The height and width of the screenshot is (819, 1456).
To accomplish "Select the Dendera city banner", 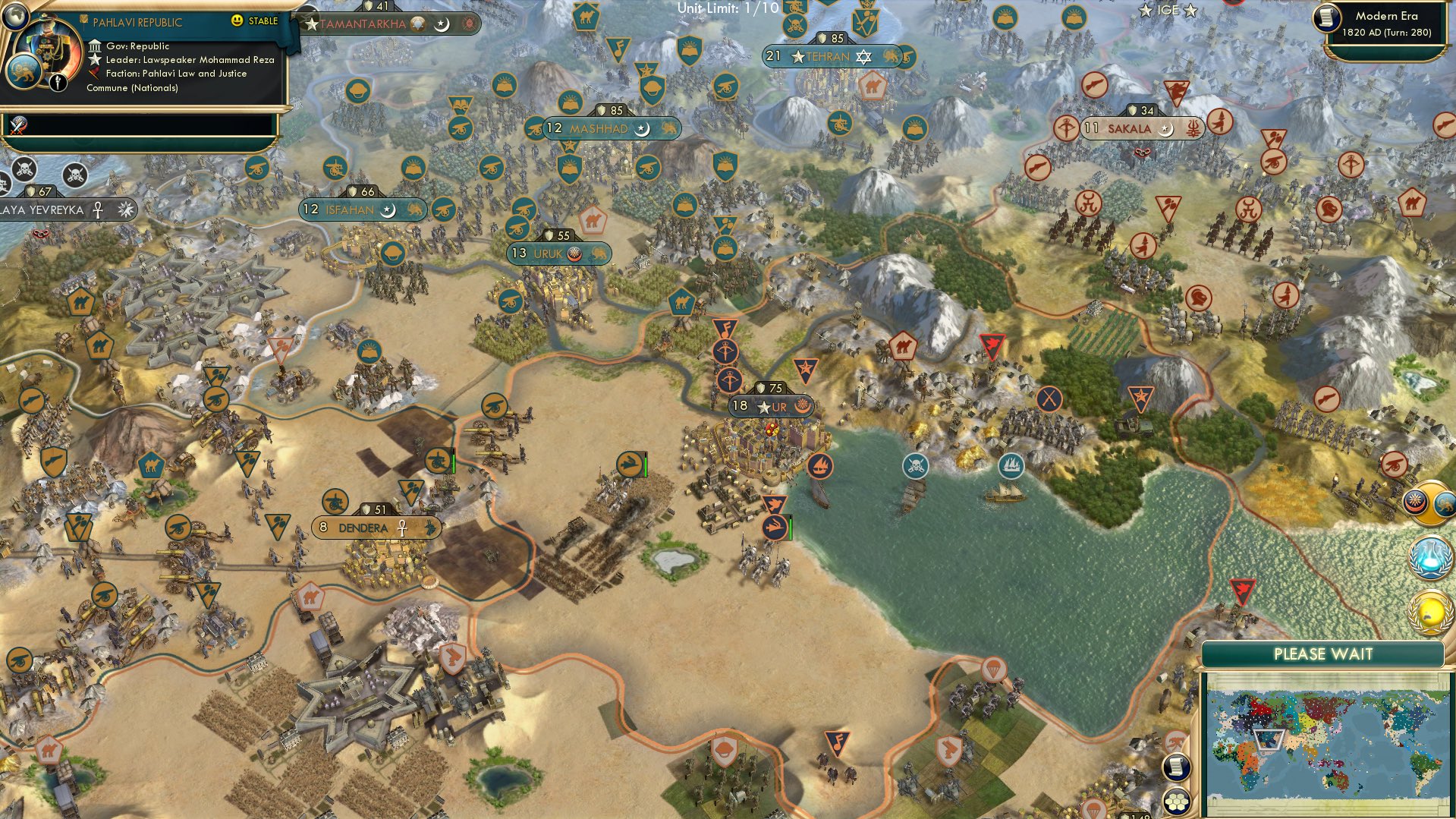I will pyautogui.click(x=364, y=528).
